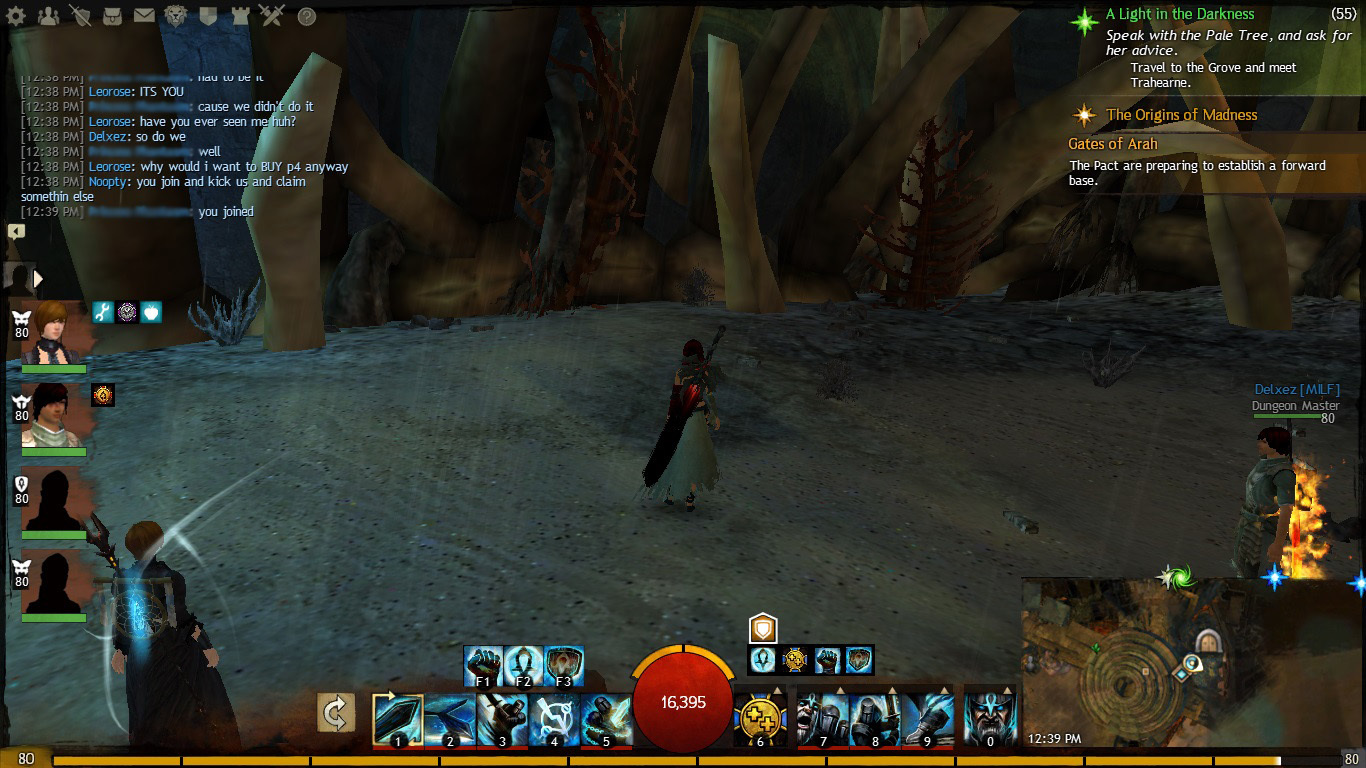Viewport: 1366px width, 768px height.
Task: Open the contacts and friends panel
Action: tap(48, 16)
